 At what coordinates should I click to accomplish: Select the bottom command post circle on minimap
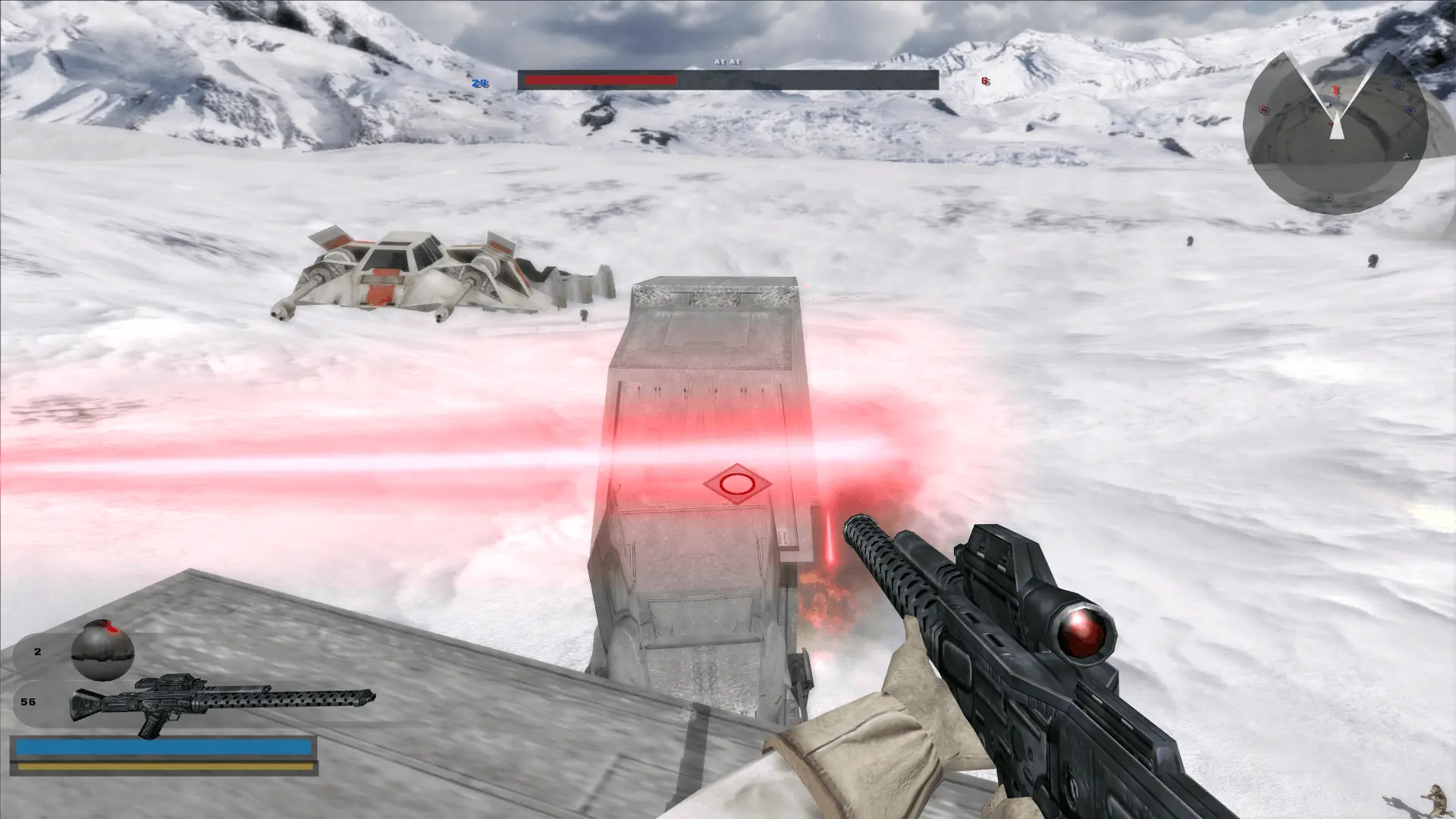tap(1329, 196)
